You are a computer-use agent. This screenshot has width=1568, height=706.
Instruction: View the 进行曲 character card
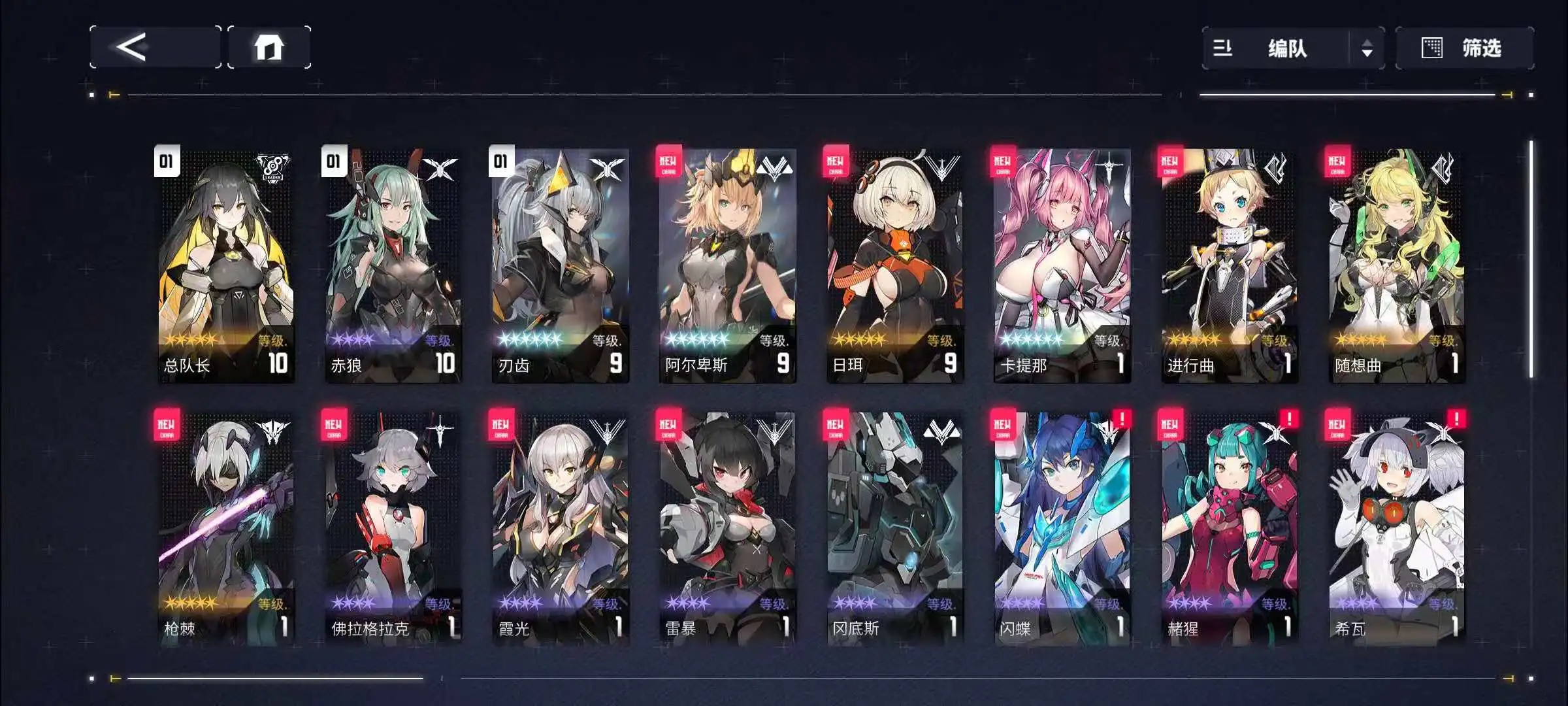1229,265
